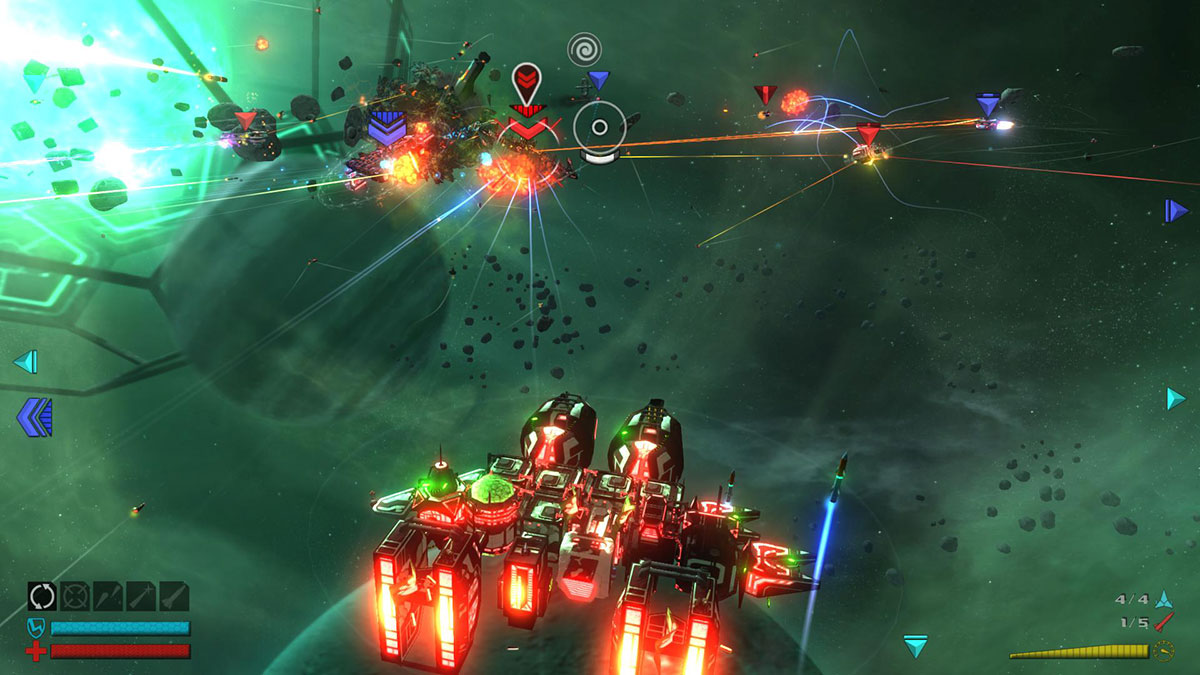Select the circular arrows weapon slot
The height and width of the screenshot is (675, 1200).
[42, 597]
